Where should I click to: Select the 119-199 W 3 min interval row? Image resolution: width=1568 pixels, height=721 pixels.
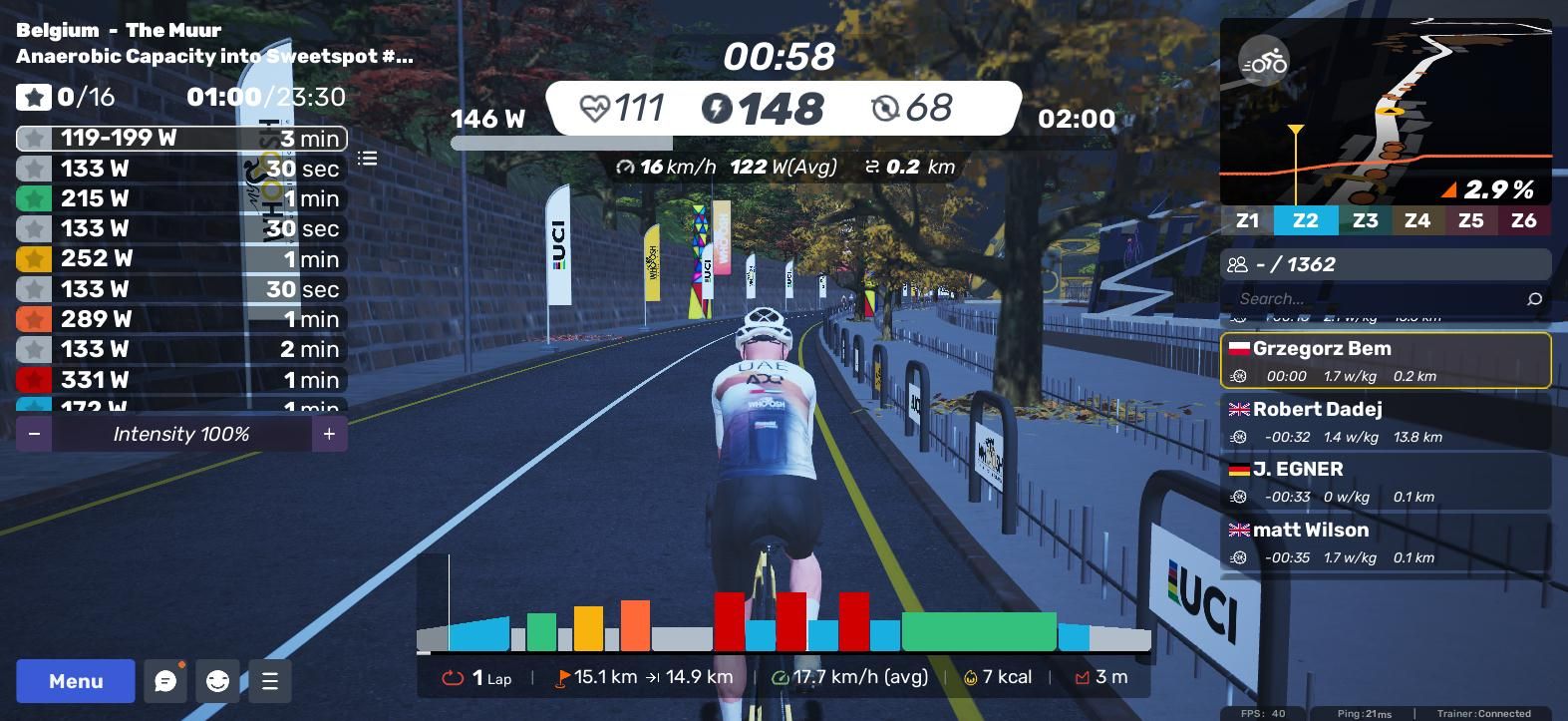(x=181, y=139)
